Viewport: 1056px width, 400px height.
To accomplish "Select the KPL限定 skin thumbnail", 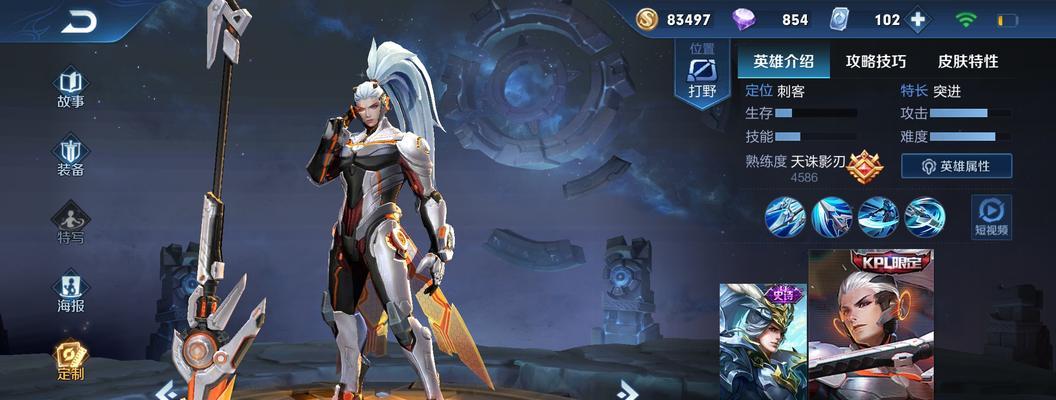I will (x=870, y=325).
